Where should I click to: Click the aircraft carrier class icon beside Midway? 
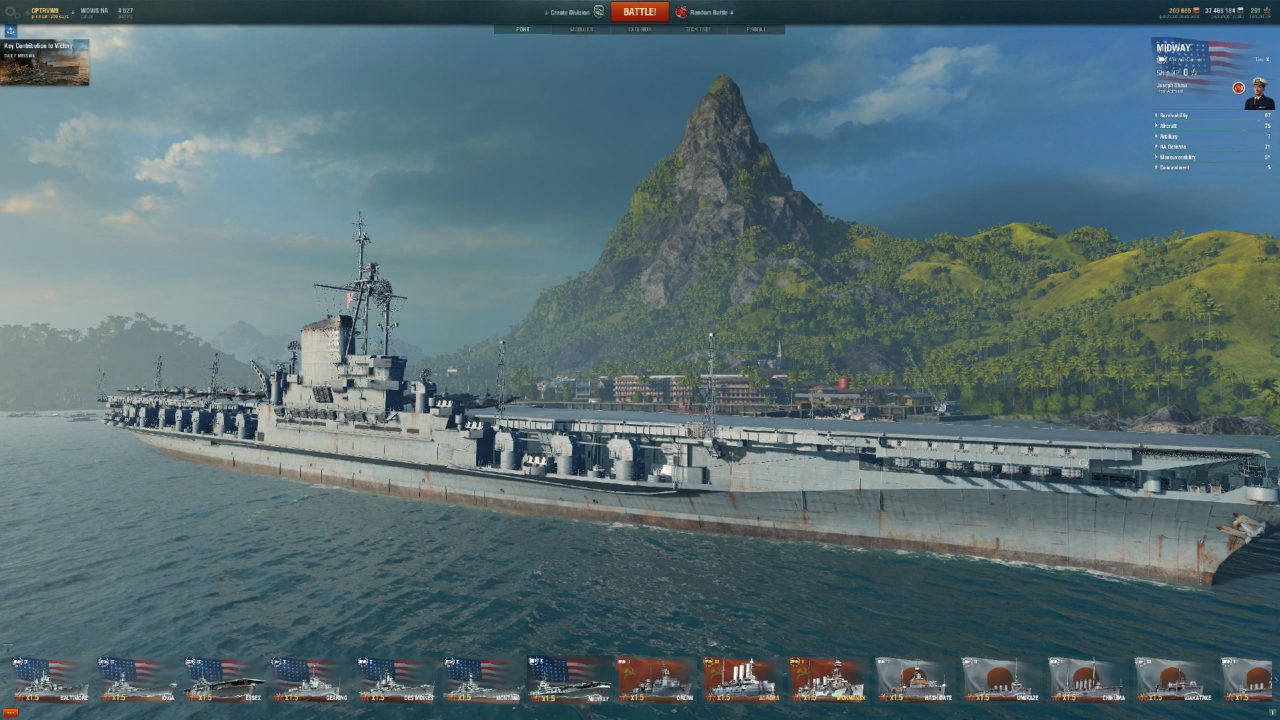click(x=1162, y=59)
